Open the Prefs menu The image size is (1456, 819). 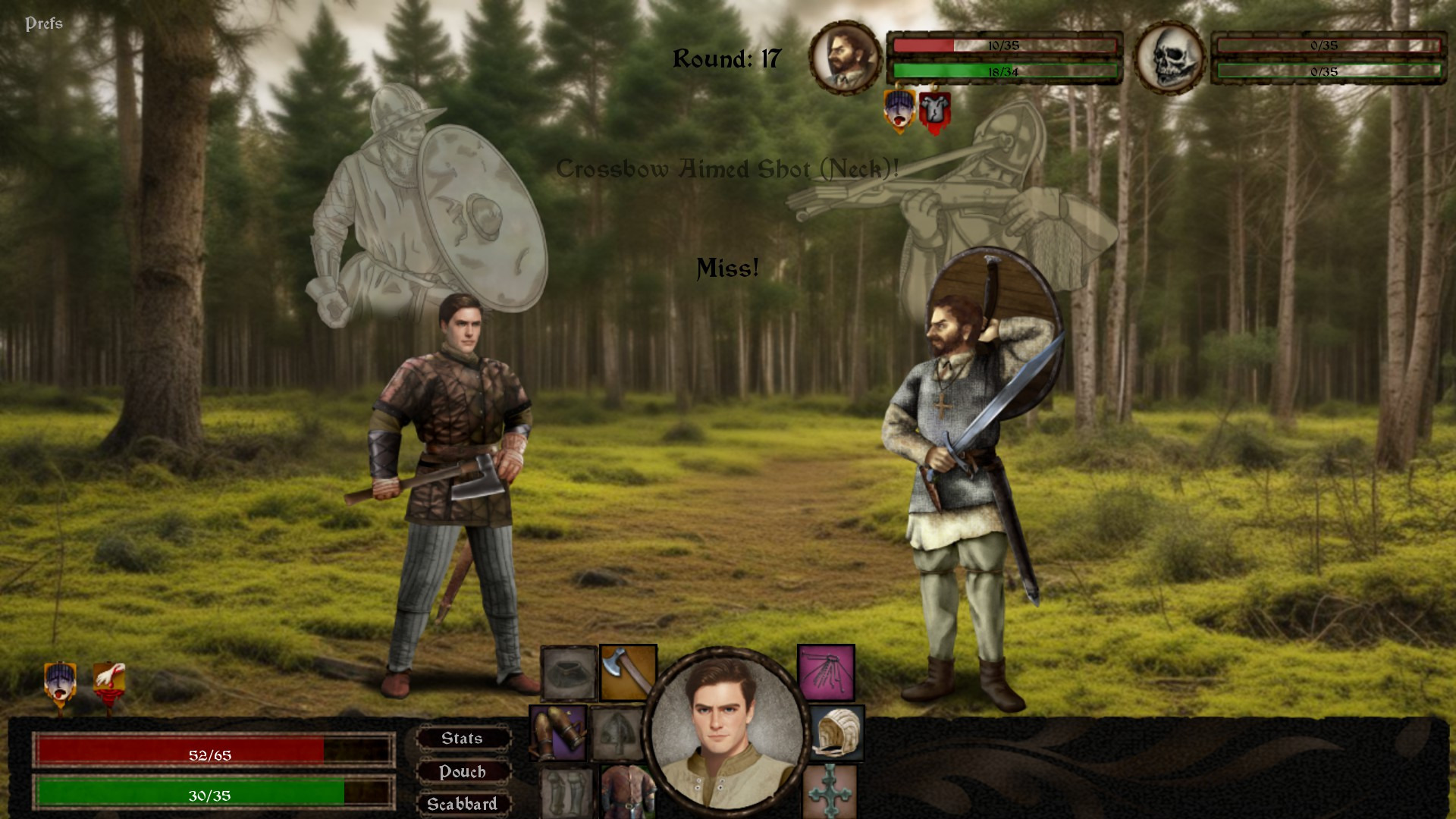coord(44,24)
